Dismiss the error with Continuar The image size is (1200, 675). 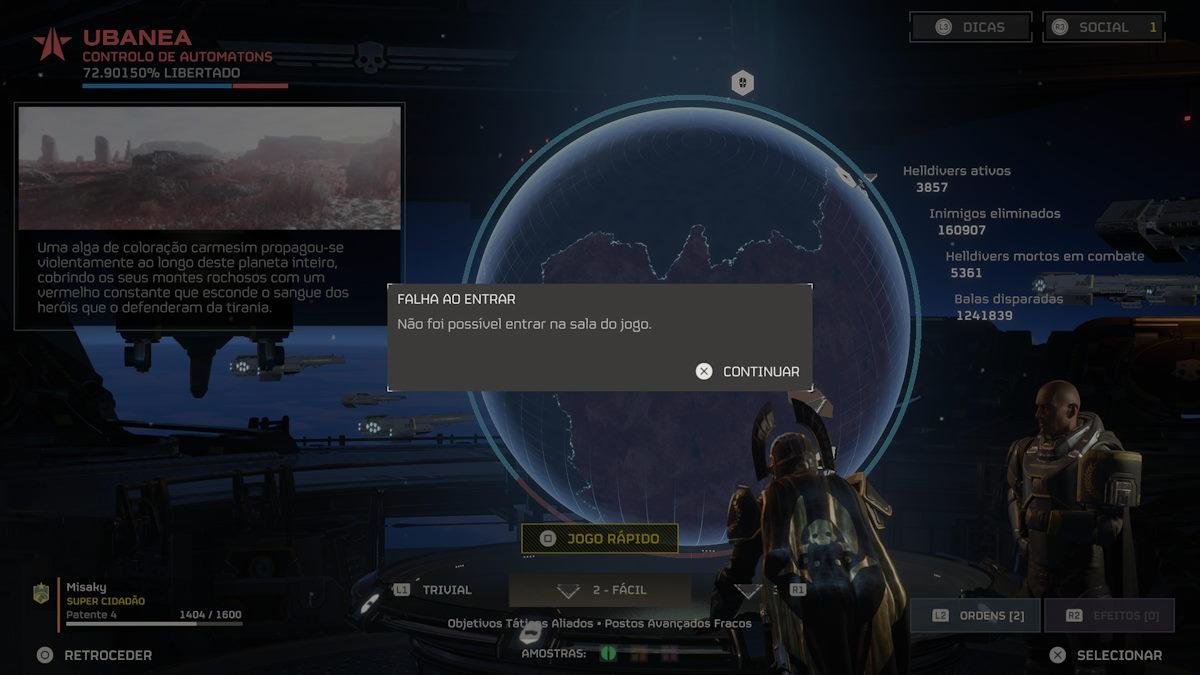749,371
